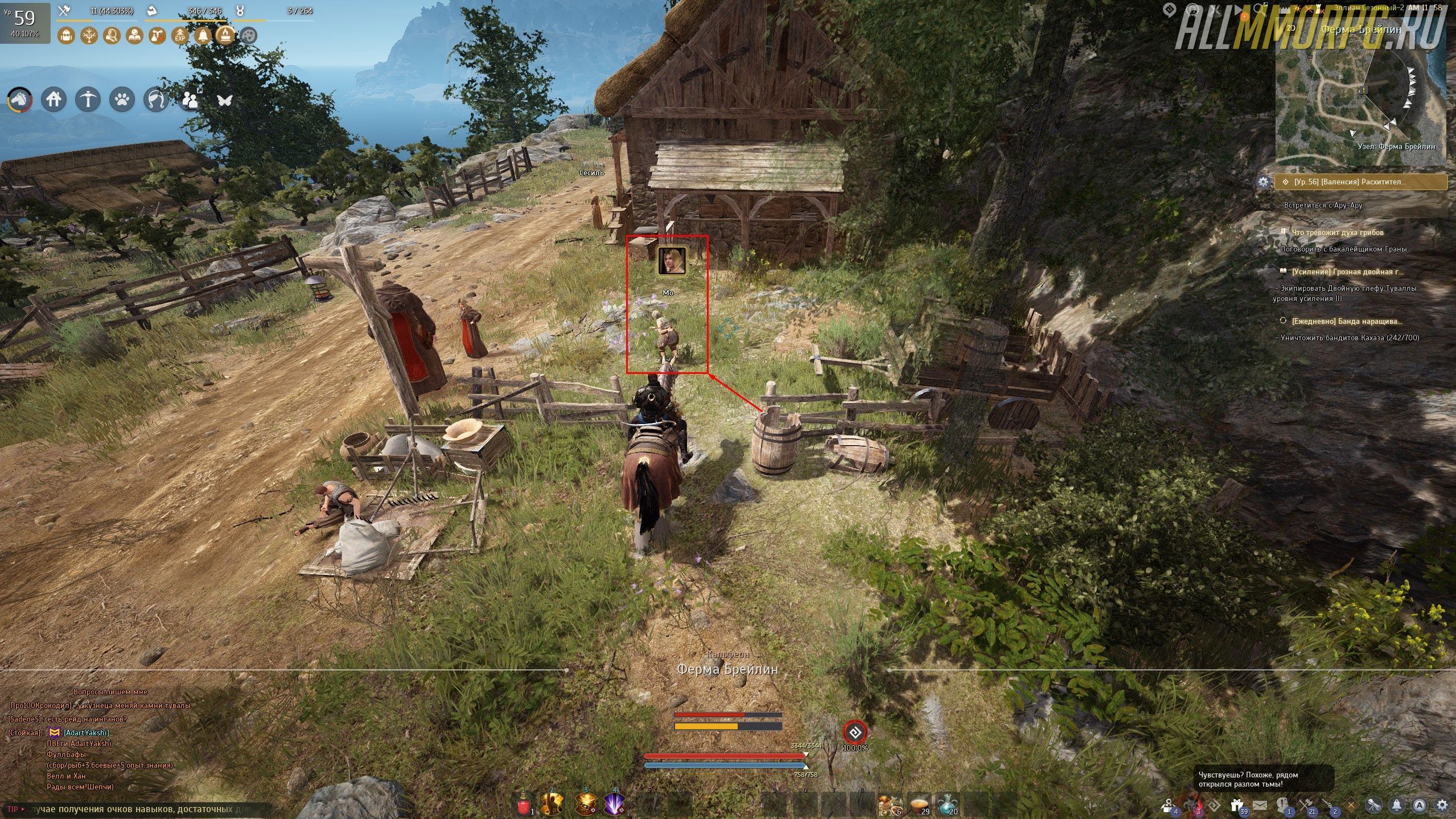Click the backpack buff icon
Screen dimensions: 1456x819
pyautogui.click(x=67, y=36)
